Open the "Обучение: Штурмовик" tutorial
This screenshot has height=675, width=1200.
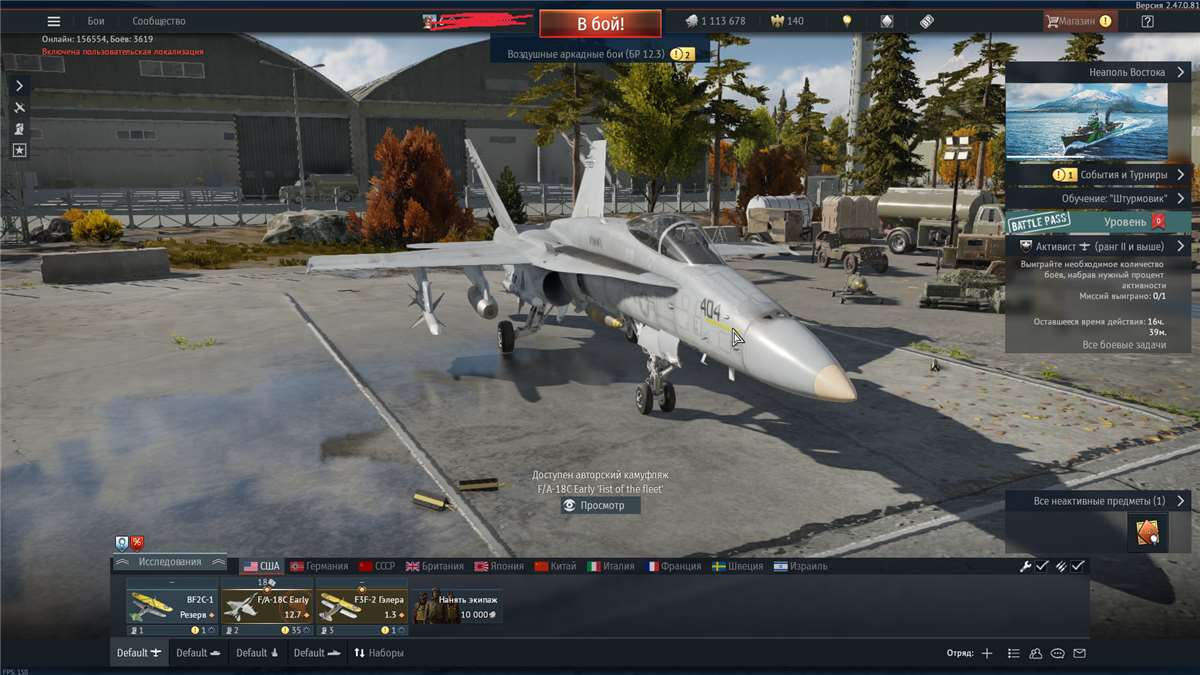1097,198
